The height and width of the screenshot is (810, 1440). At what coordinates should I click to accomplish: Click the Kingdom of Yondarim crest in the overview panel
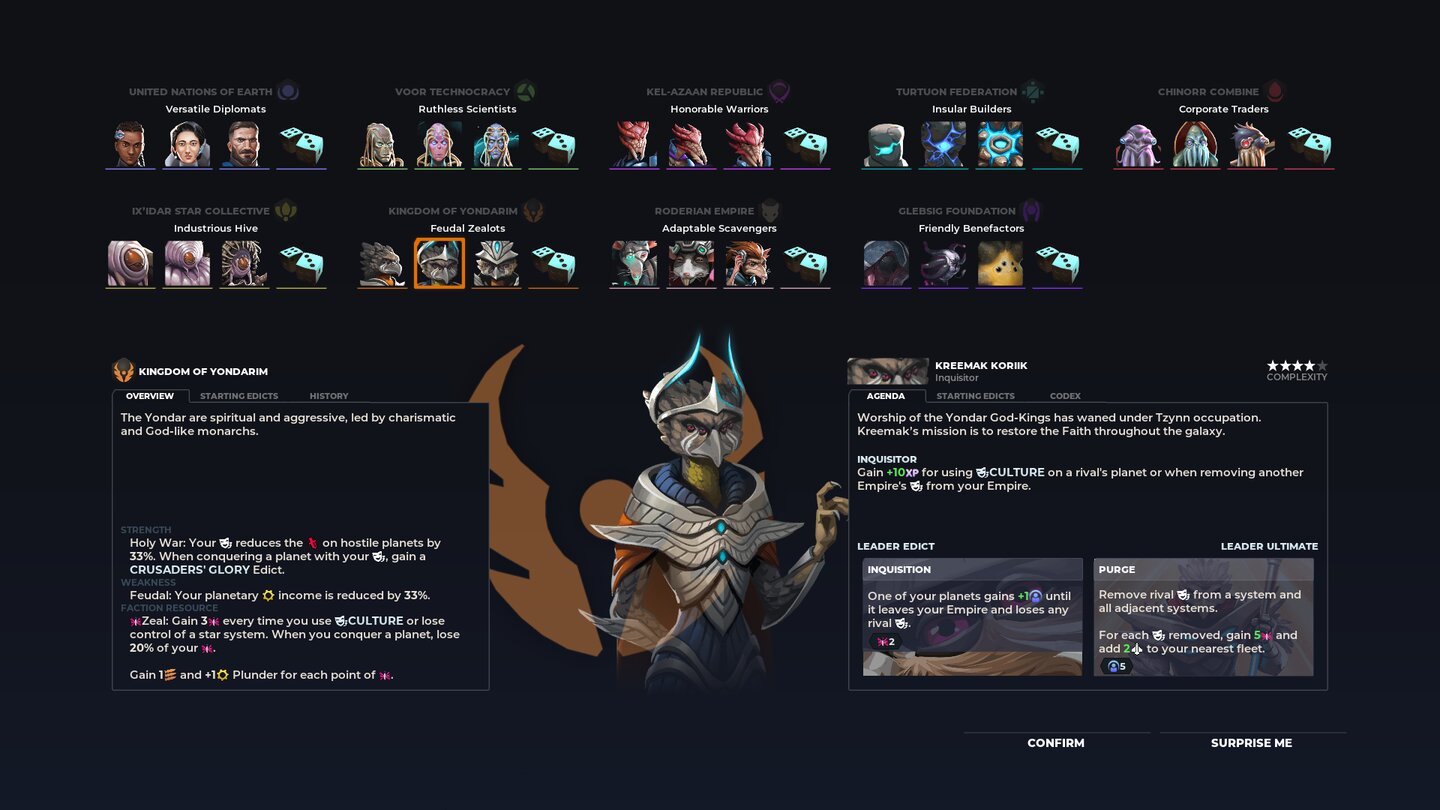(x=124, y=369)
